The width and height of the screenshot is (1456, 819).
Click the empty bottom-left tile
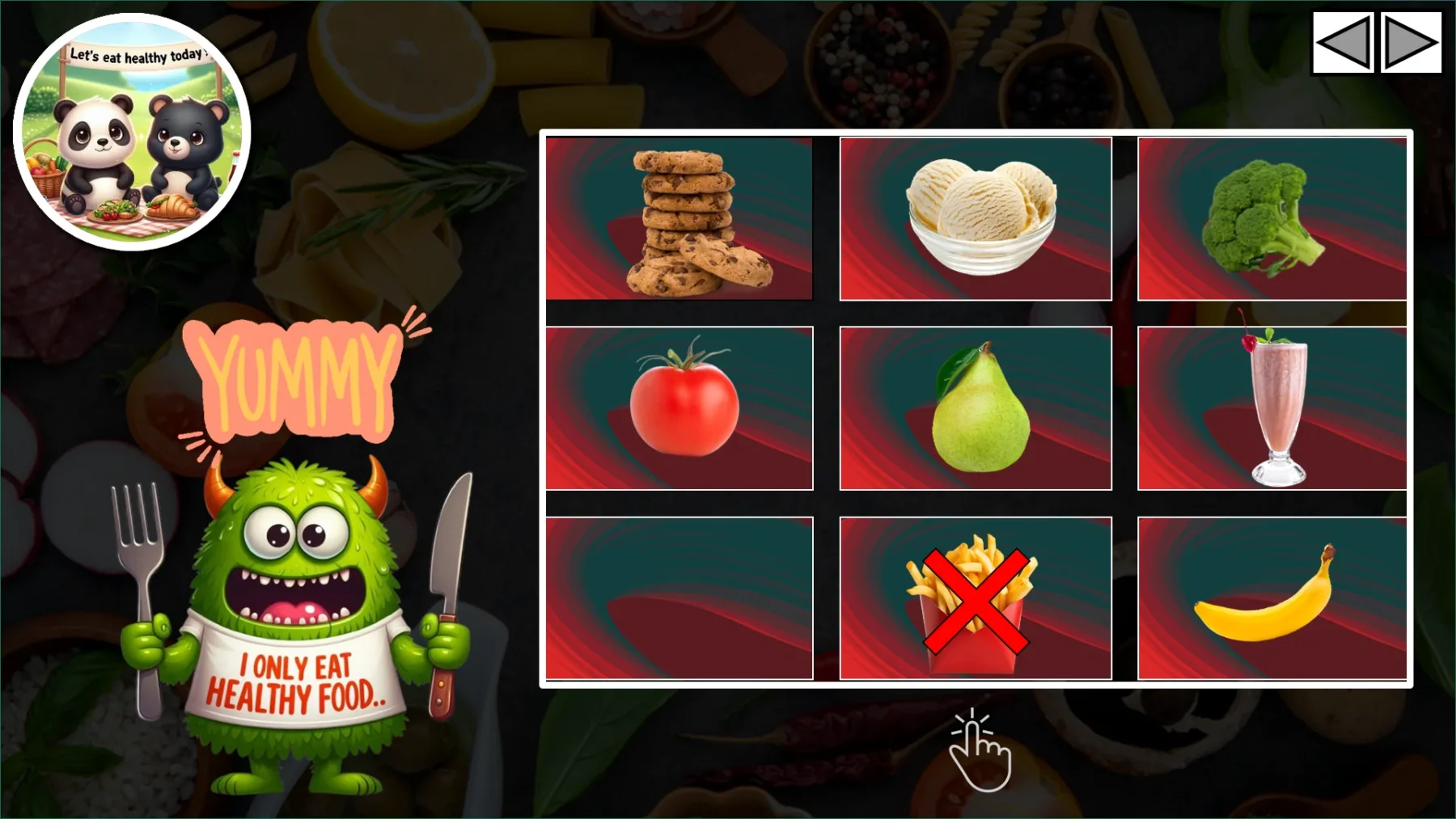(x=679, y=596)
